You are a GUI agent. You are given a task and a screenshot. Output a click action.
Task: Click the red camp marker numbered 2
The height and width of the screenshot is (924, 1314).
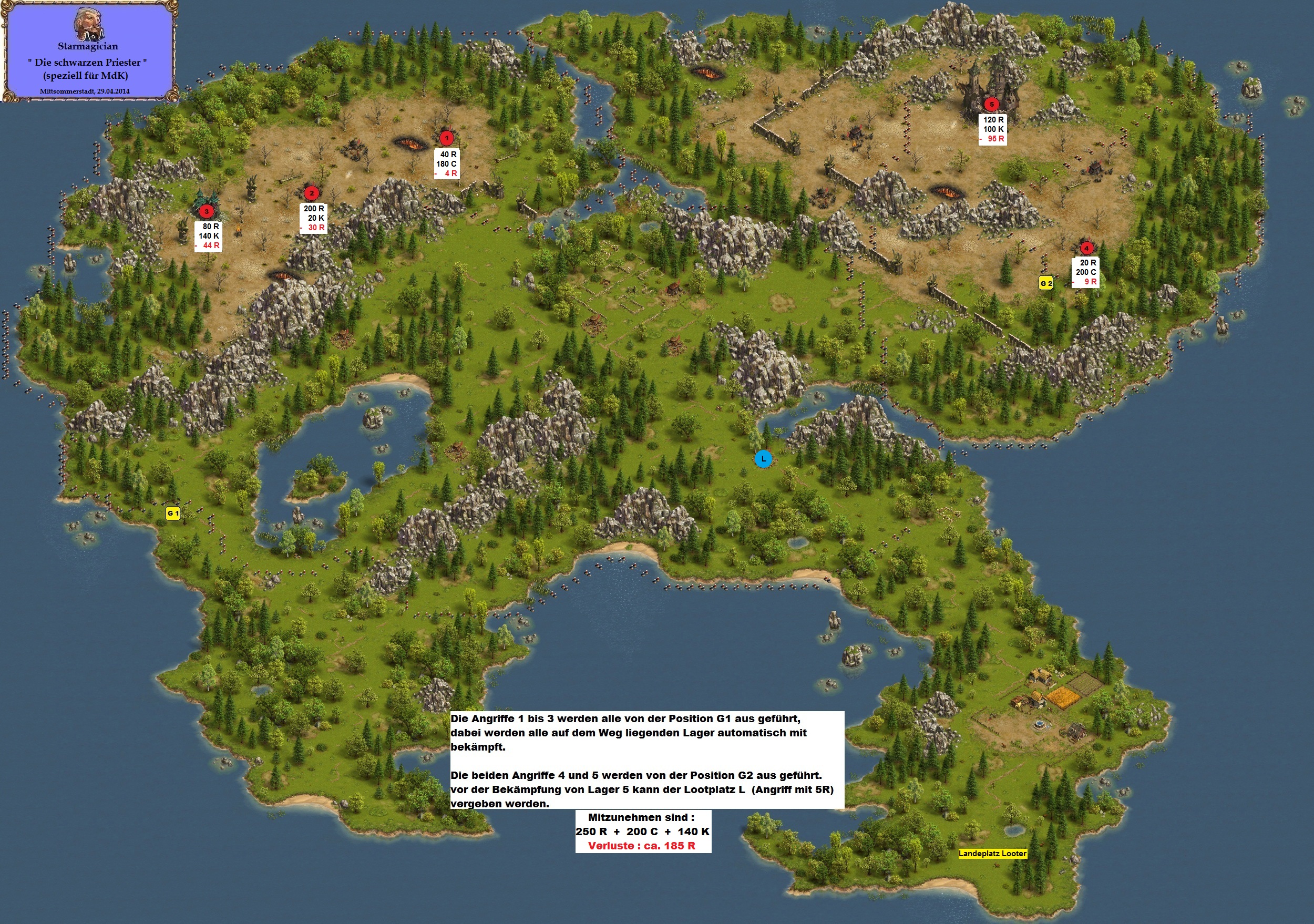click(311, 193)
